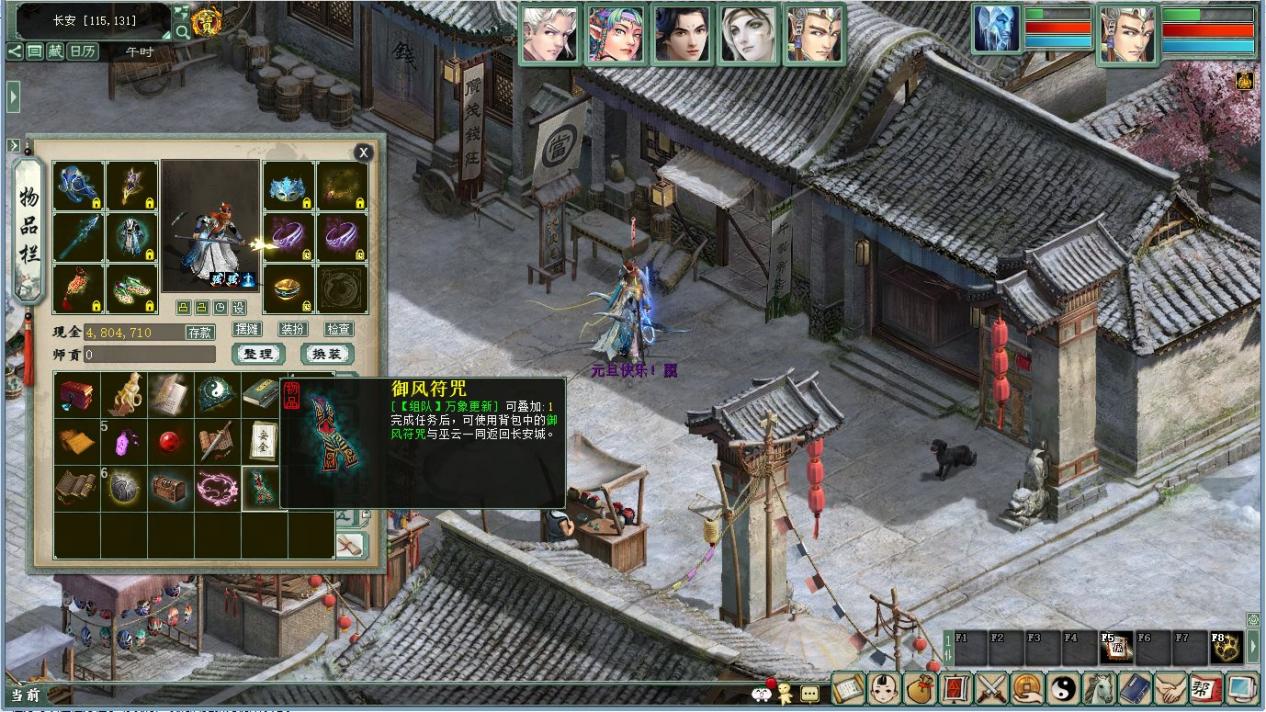Open the 日历 calendar button

82,51
